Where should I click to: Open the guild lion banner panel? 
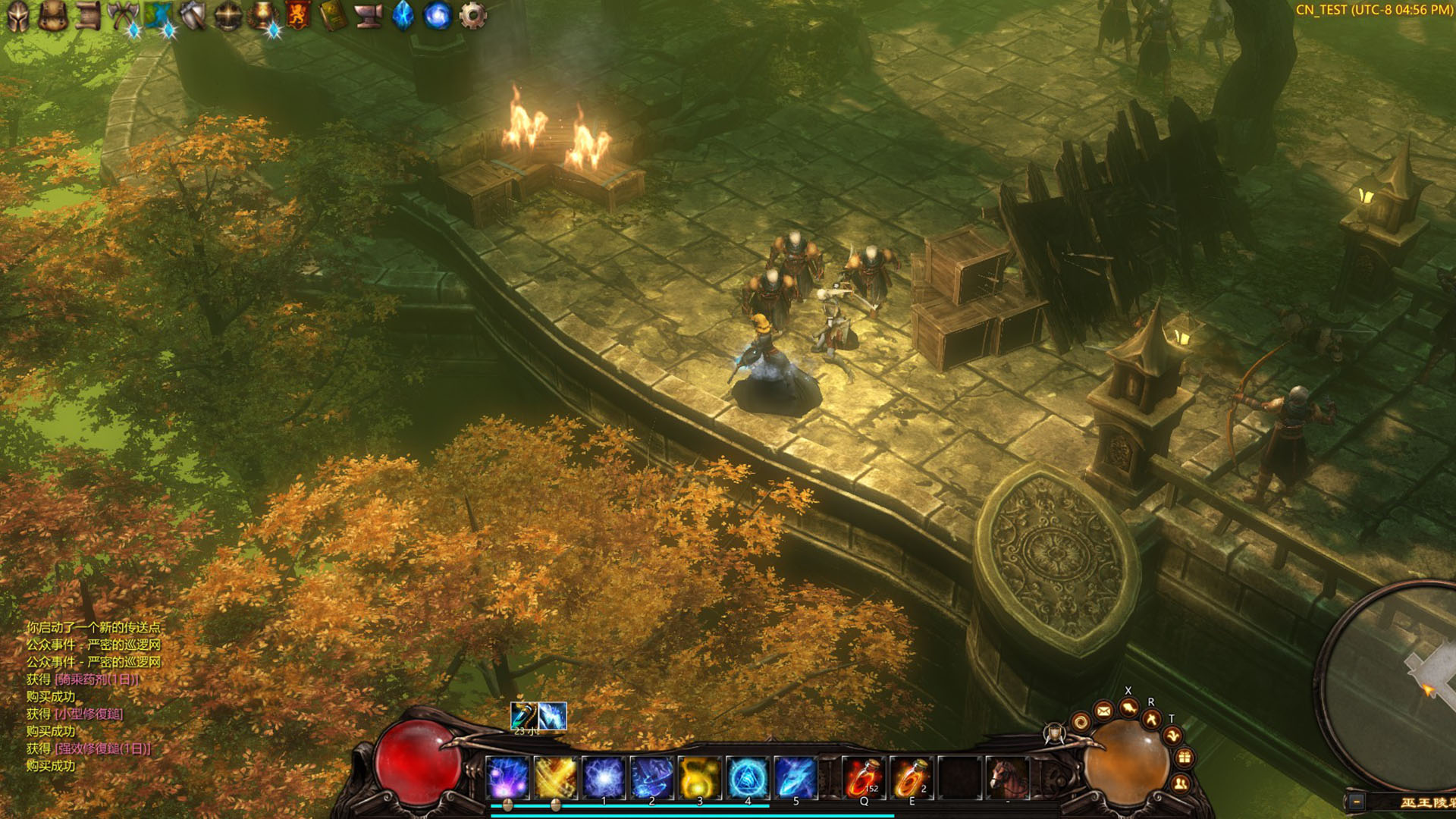[299, 13]
